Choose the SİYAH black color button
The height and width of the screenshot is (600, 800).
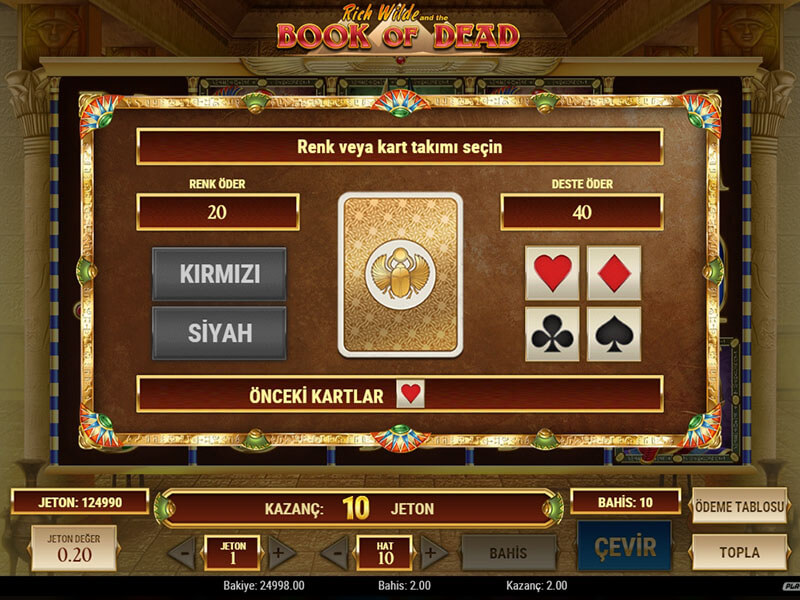[219, 333]
